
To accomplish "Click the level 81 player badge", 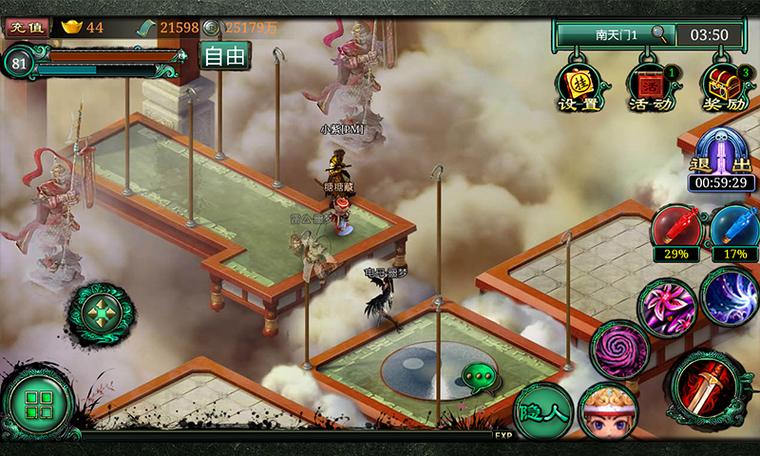I will [19, 62].
